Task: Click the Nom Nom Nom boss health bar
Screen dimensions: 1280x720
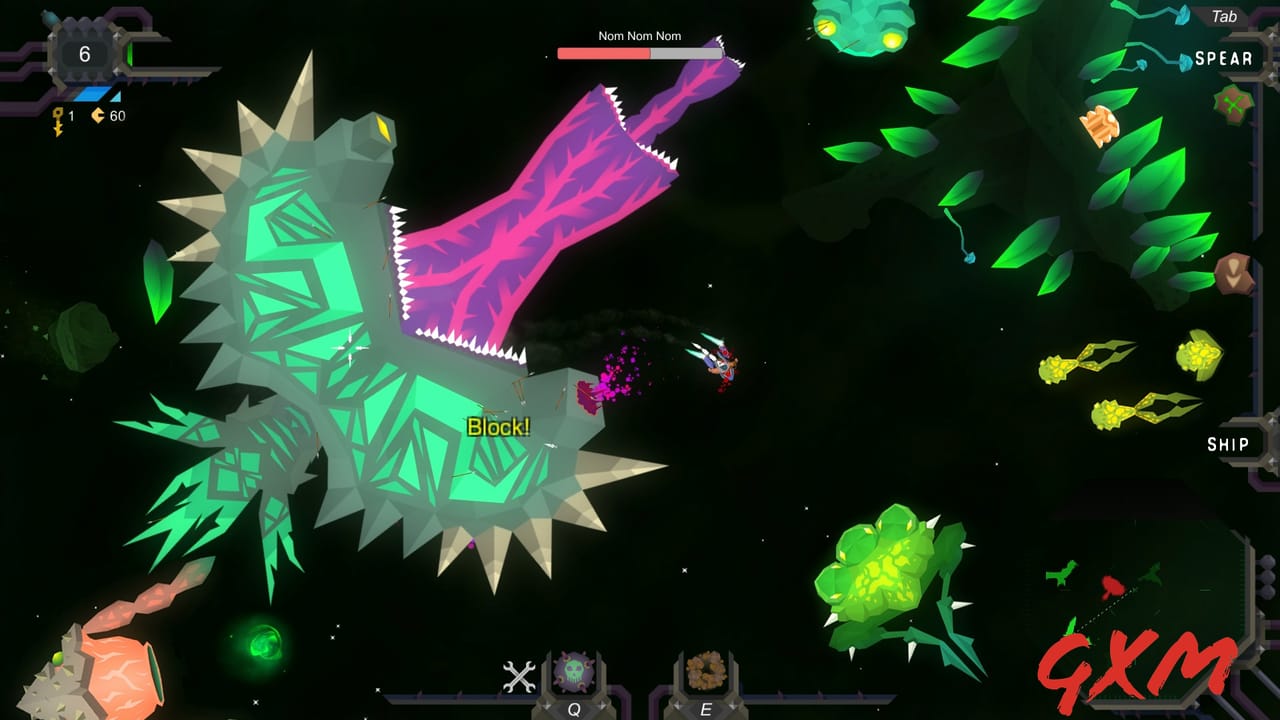Action: tap(640, 54)
